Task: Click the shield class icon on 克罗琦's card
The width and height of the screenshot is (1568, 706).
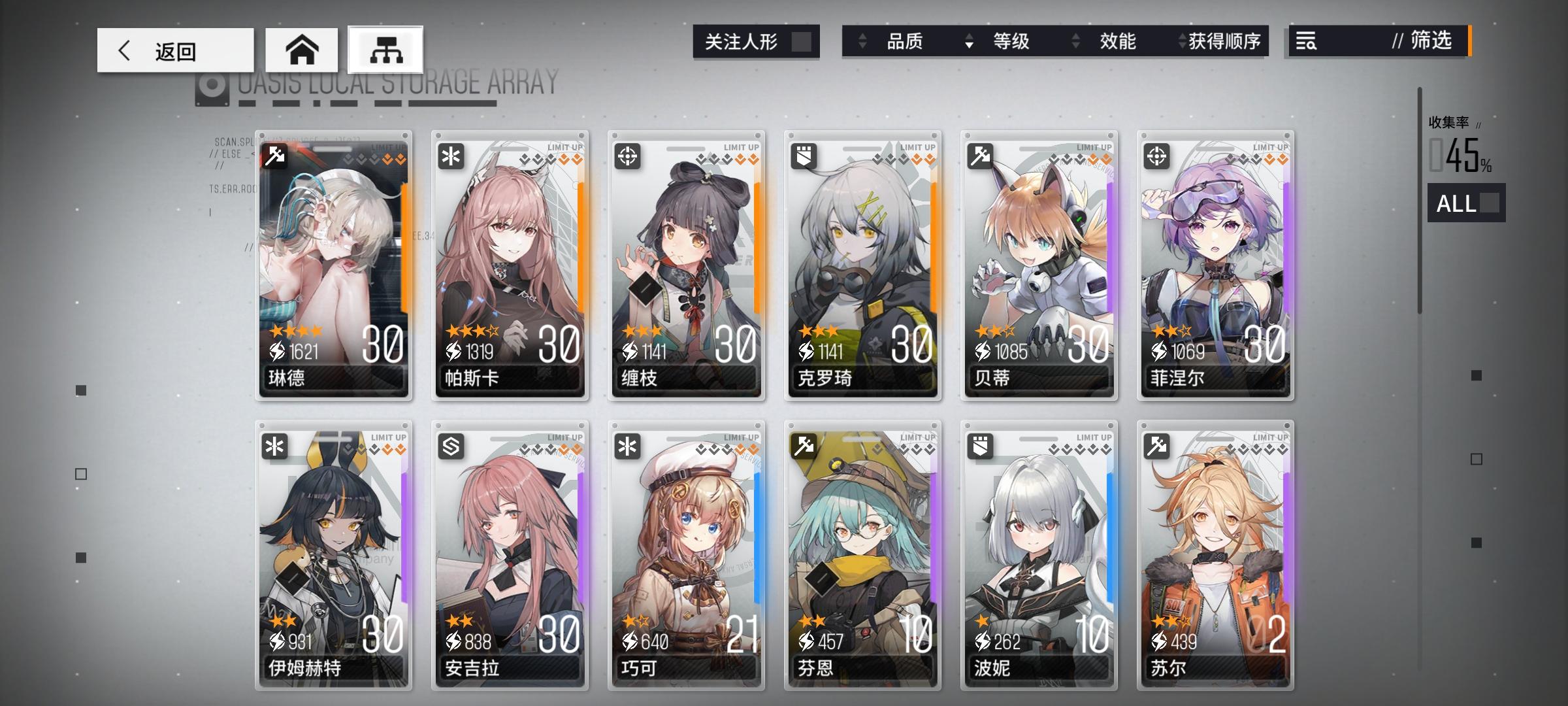Action: (x=806, y=155)
